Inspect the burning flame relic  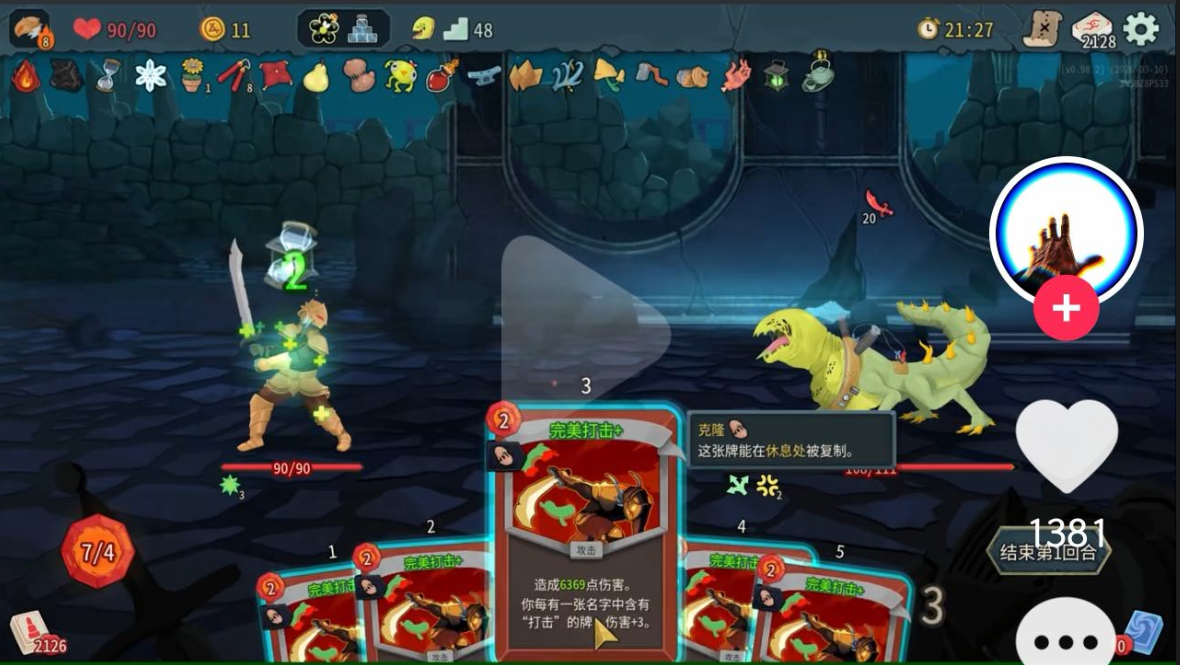click(x=25, y=76)
